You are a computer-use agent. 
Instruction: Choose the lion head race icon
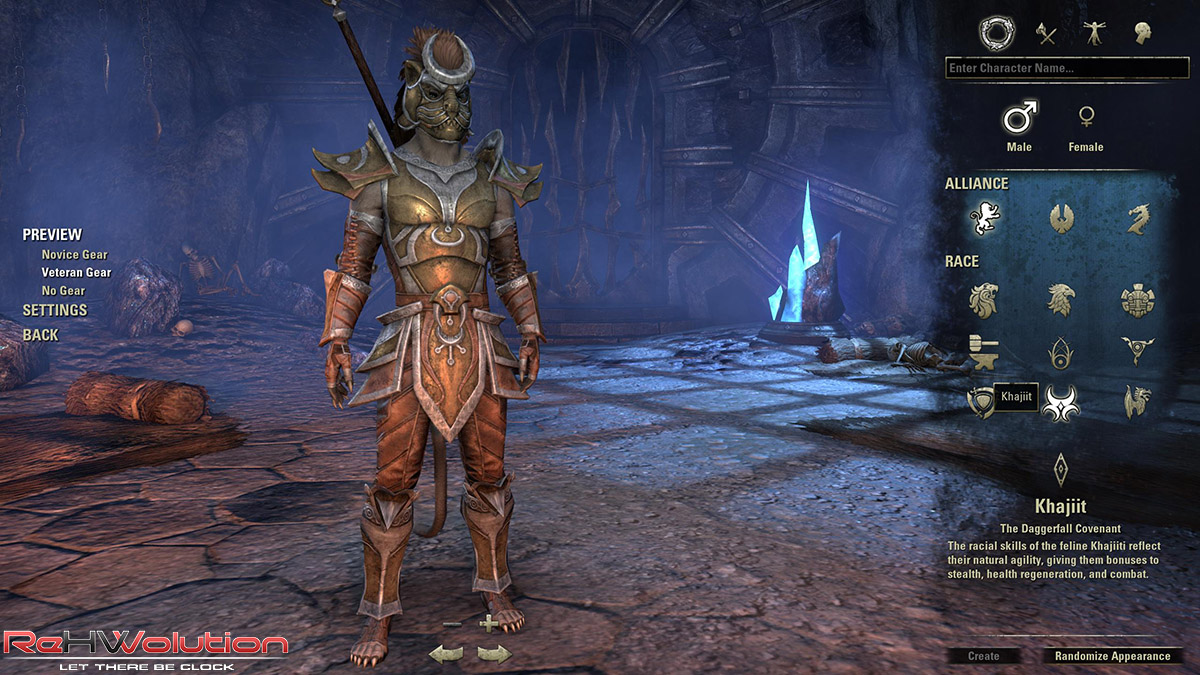[985, 299]
